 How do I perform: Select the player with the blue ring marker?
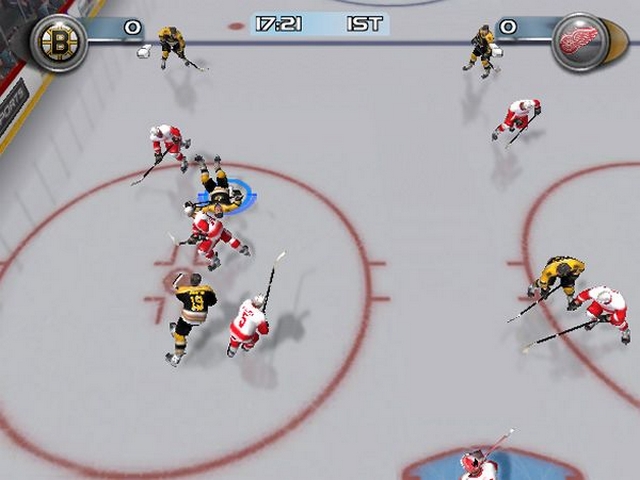point(219,187)
